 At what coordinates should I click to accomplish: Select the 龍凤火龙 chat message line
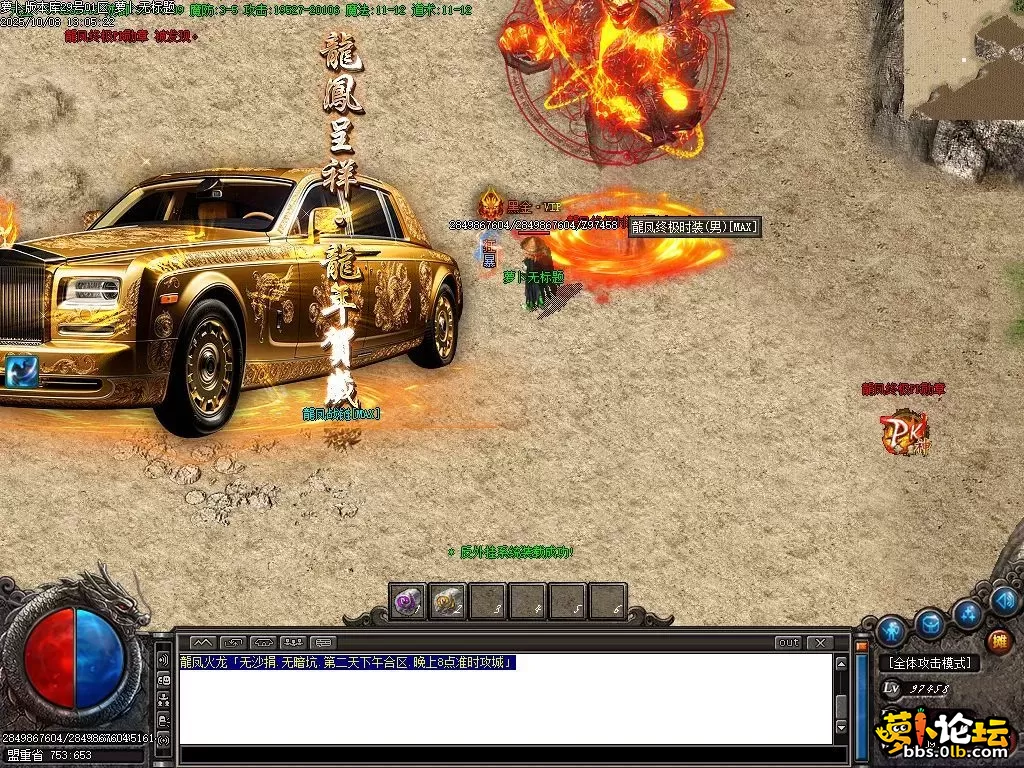pos(347,663)
